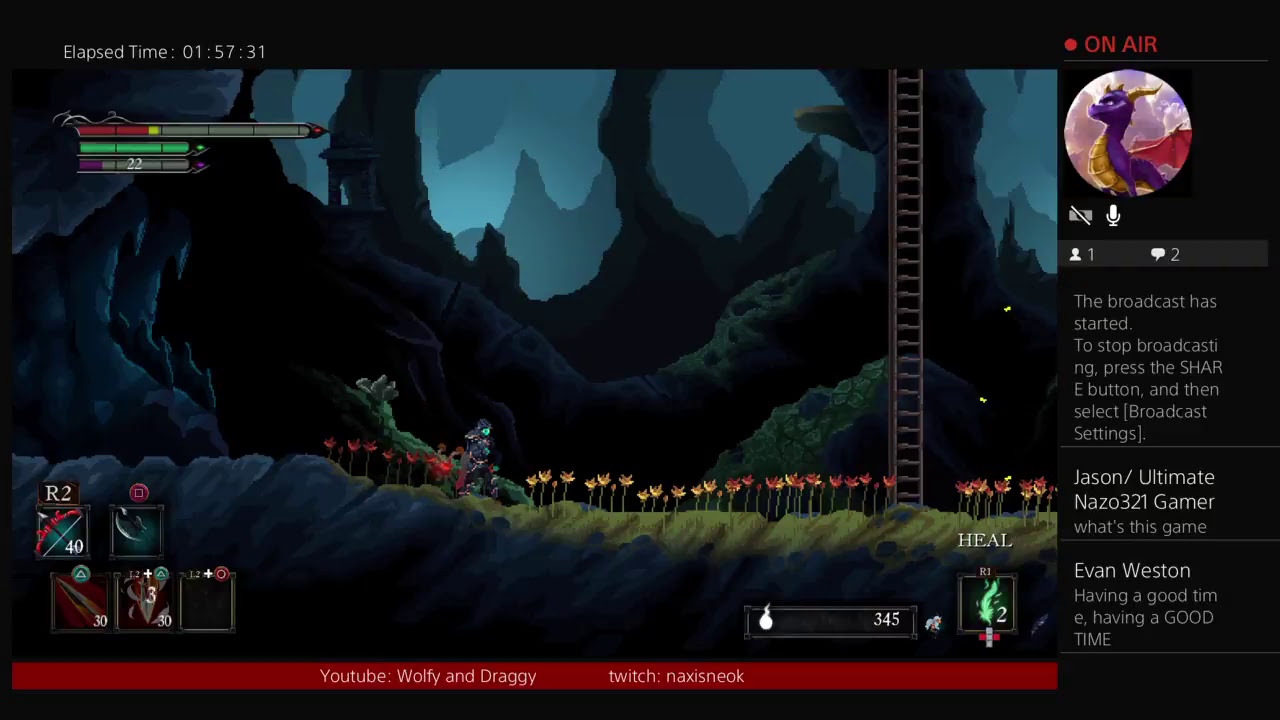
Task: Select the scythe mapped to the Square button
Action: coord(137,531)
